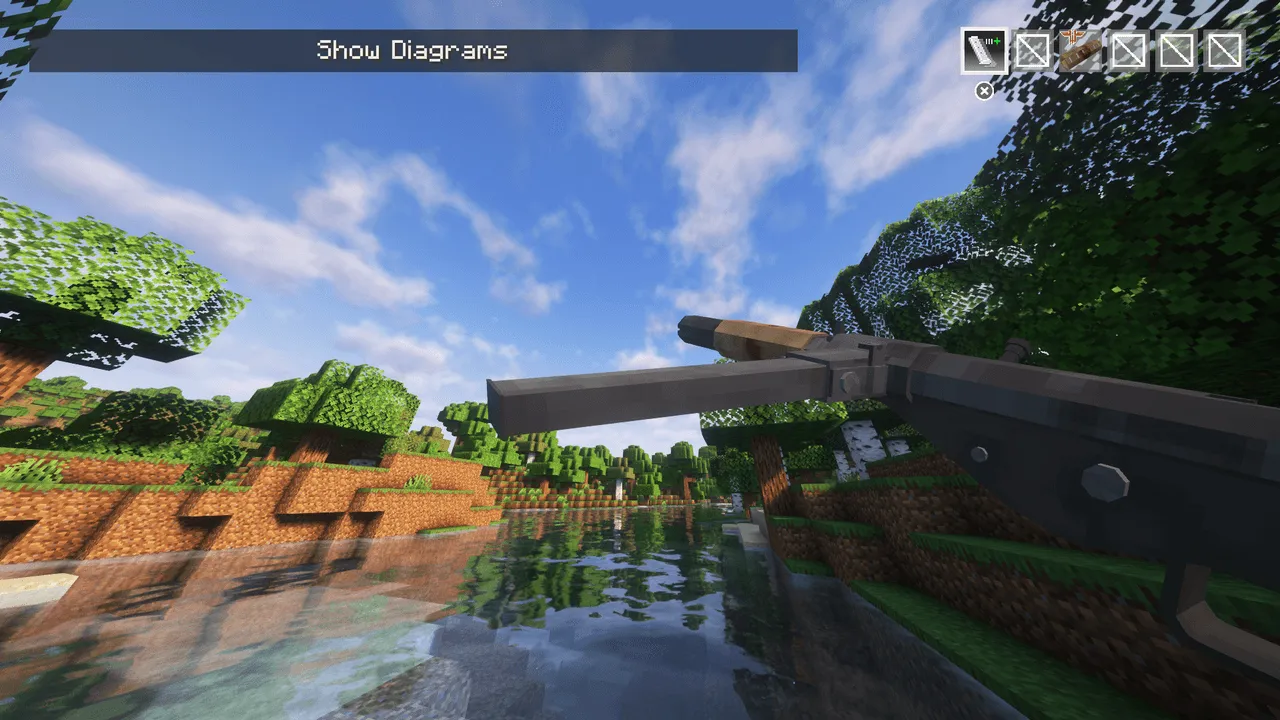1280x720 pixels.
Task: Click the orange eagle emblem icon
Action: pyautogui.click(x=1072, y=37)
